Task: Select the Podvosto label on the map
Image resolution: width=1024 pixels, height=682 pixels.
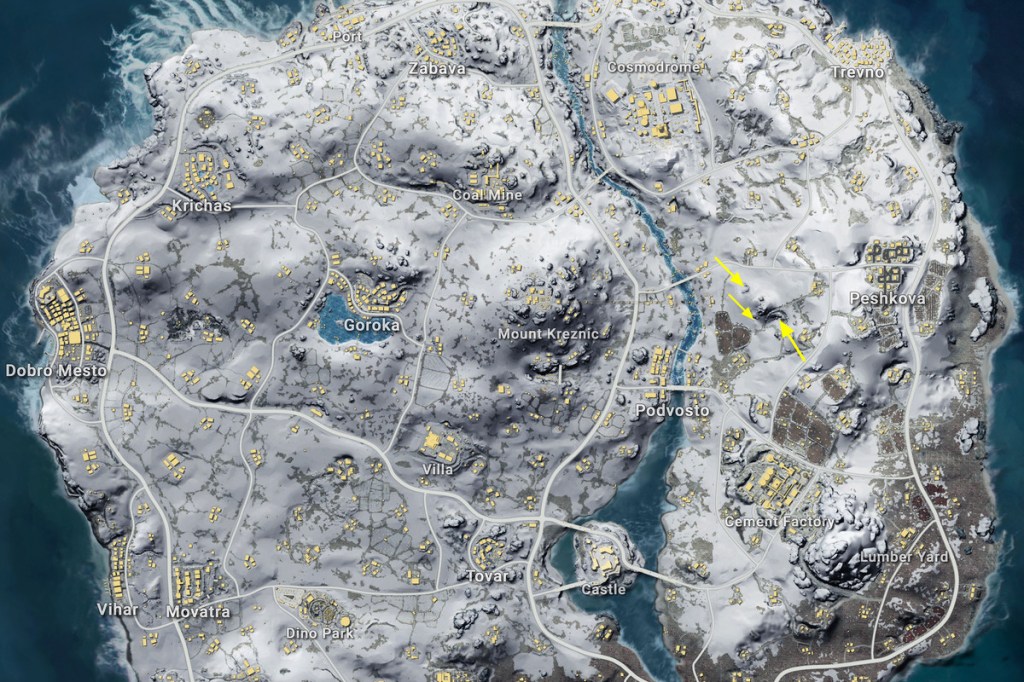Action: (672, 411)
